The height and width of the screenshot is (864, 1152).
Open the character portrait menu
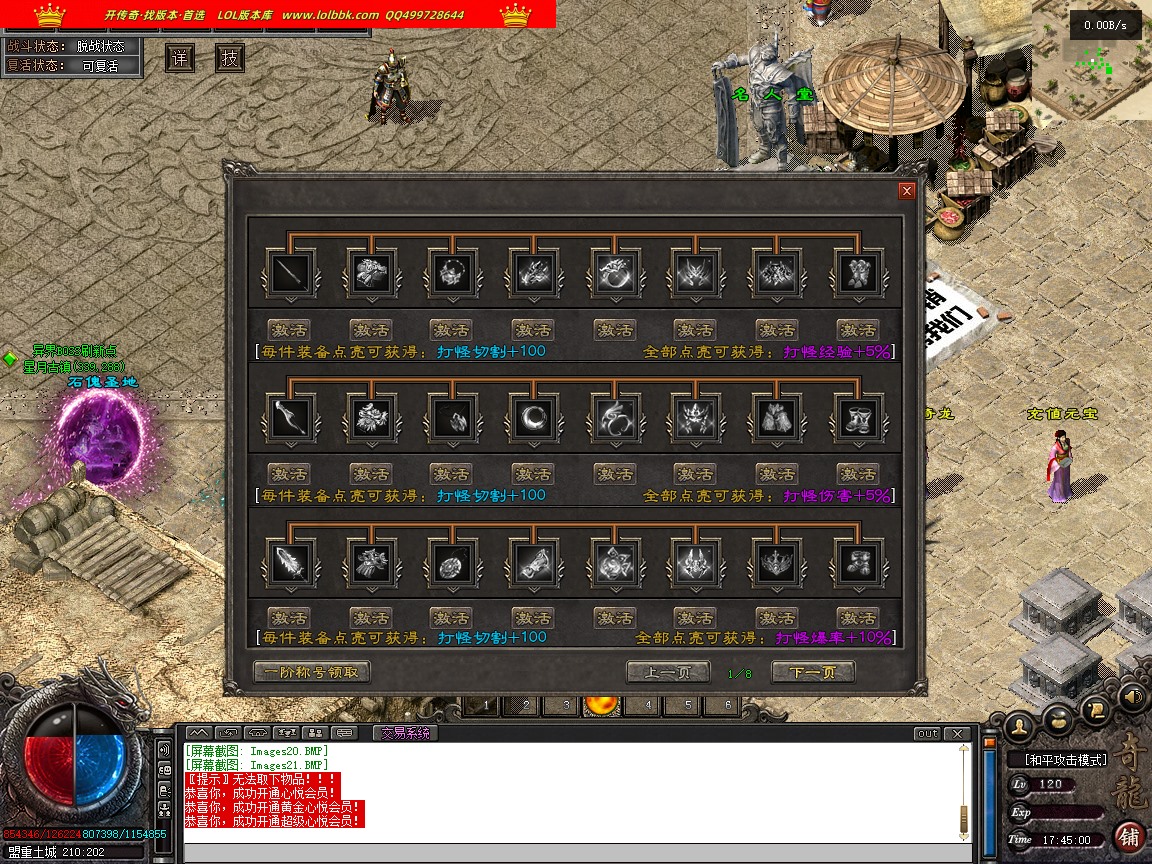1020,725
